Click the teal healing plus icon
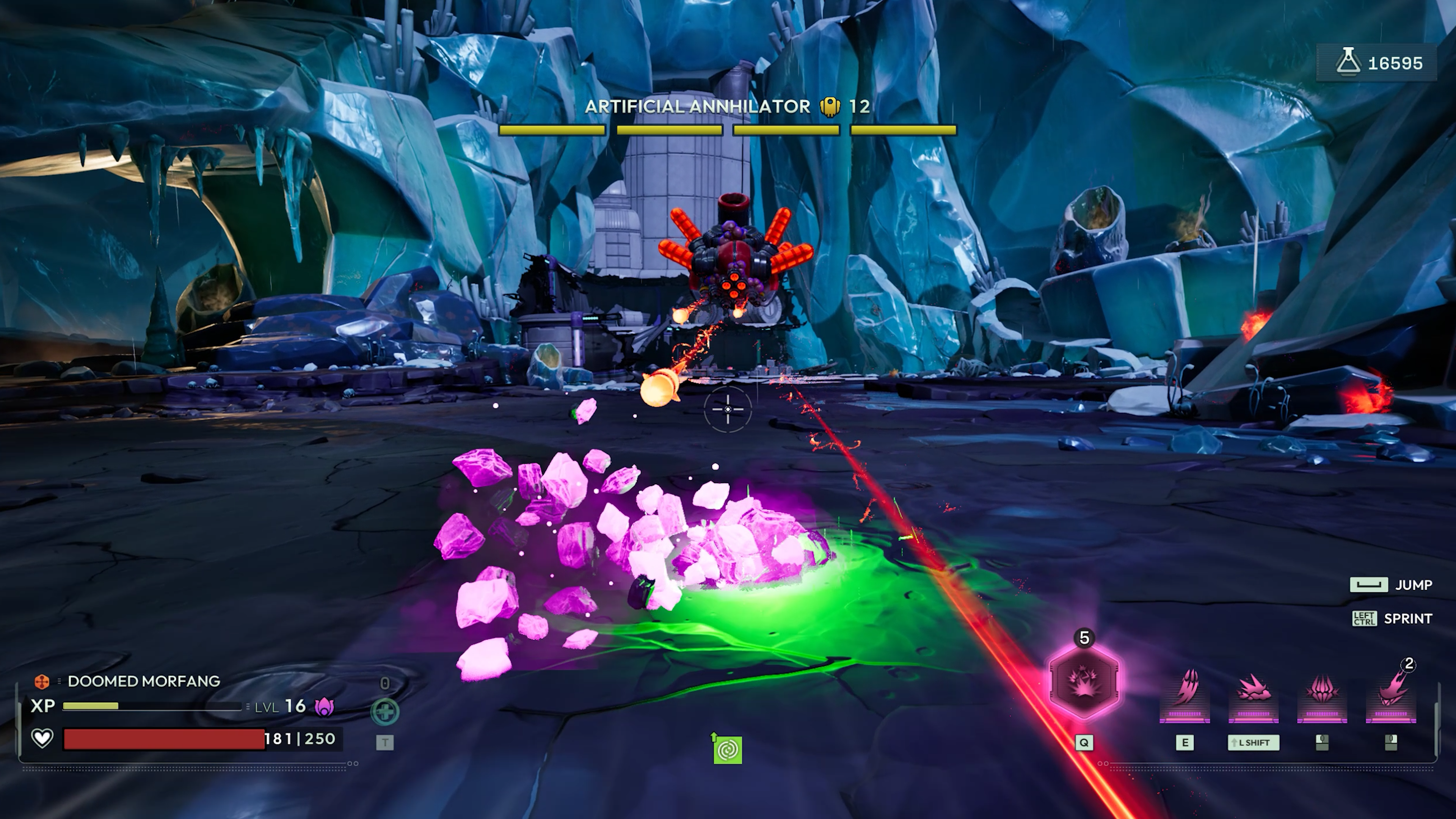Image resolution: width=1456 pixels, height=819 pixels. (385, 712)
